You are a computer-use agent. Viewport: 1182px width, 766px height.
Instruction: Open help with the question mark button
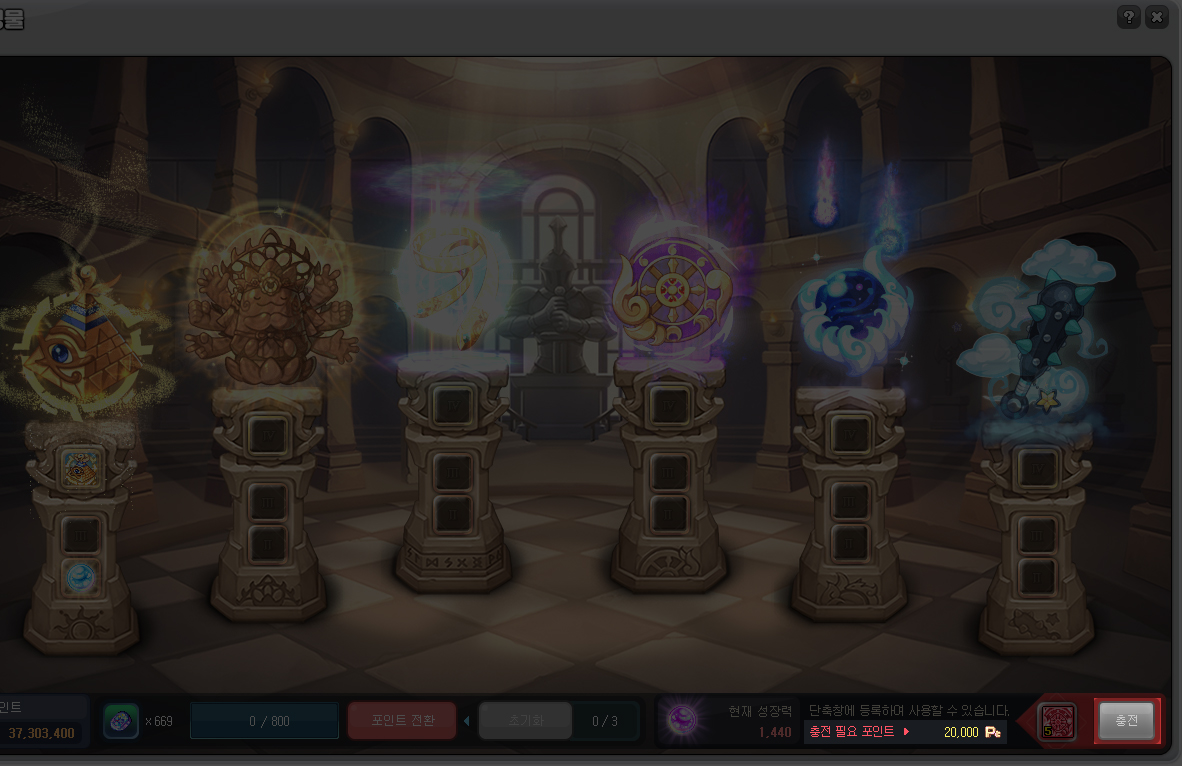[x=1129, y=17]
